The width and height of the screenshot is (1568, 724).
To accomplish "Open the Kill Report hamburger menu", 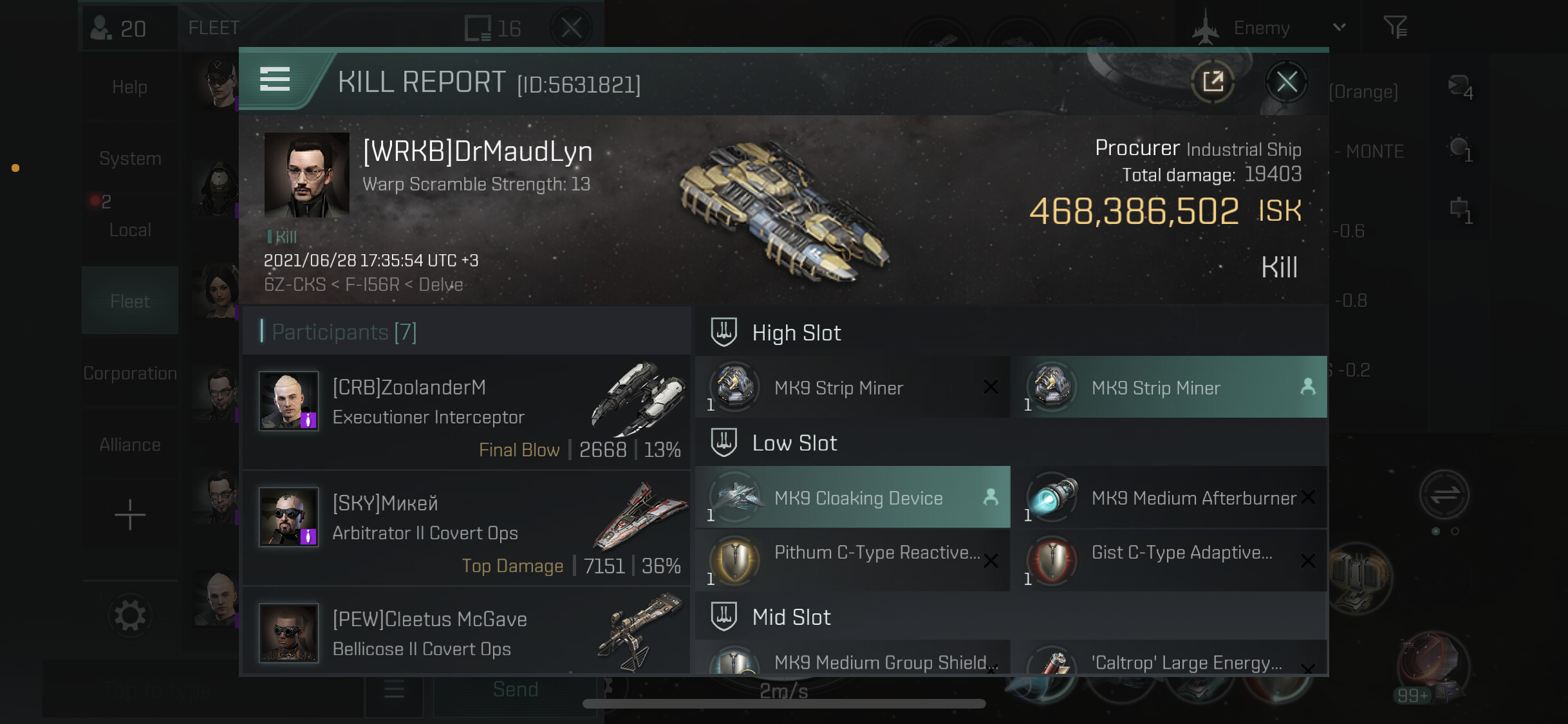I will click(x=275, y=79).
